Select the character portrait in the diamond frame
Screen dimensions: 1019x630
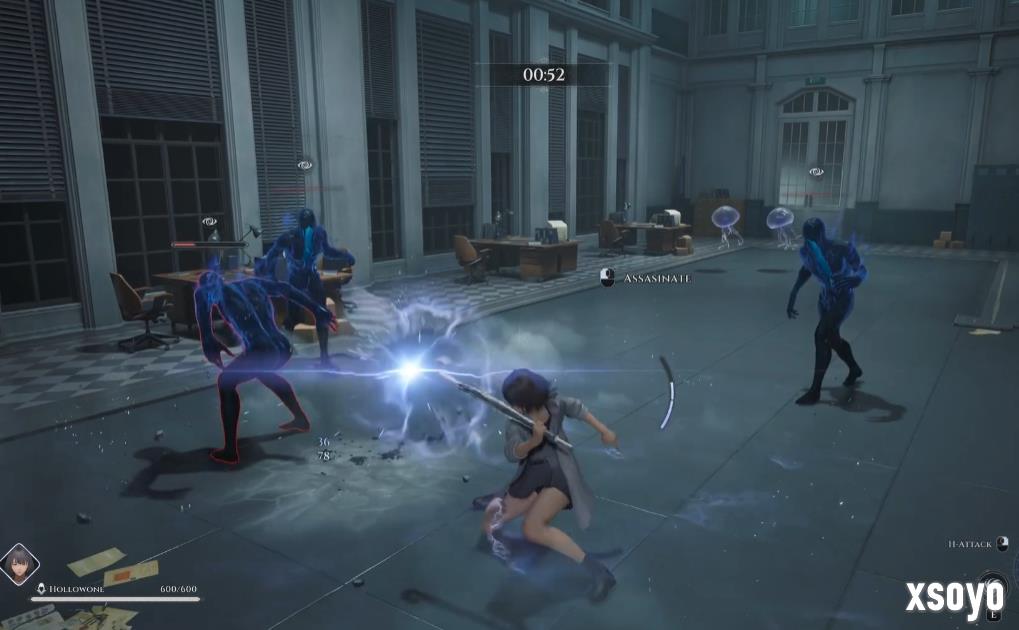point(19,565)
